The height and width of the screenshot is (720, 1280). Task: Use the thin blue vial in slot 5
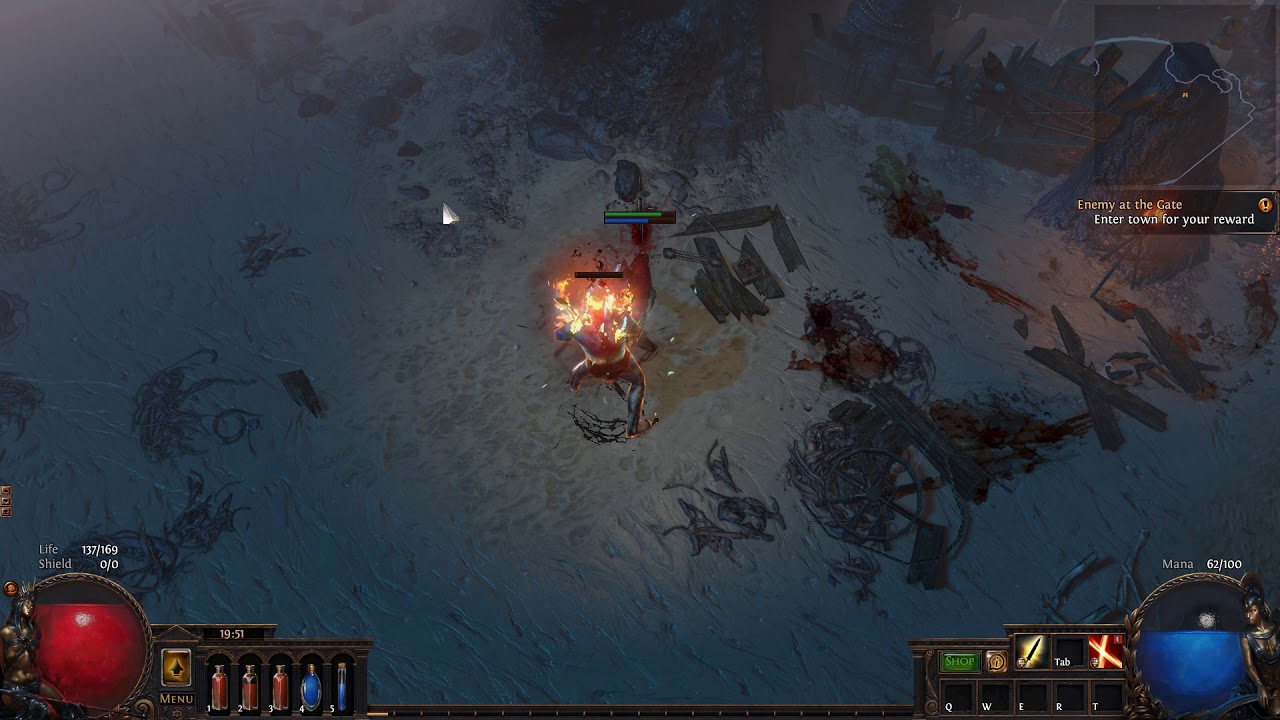[x=342, y=686]
